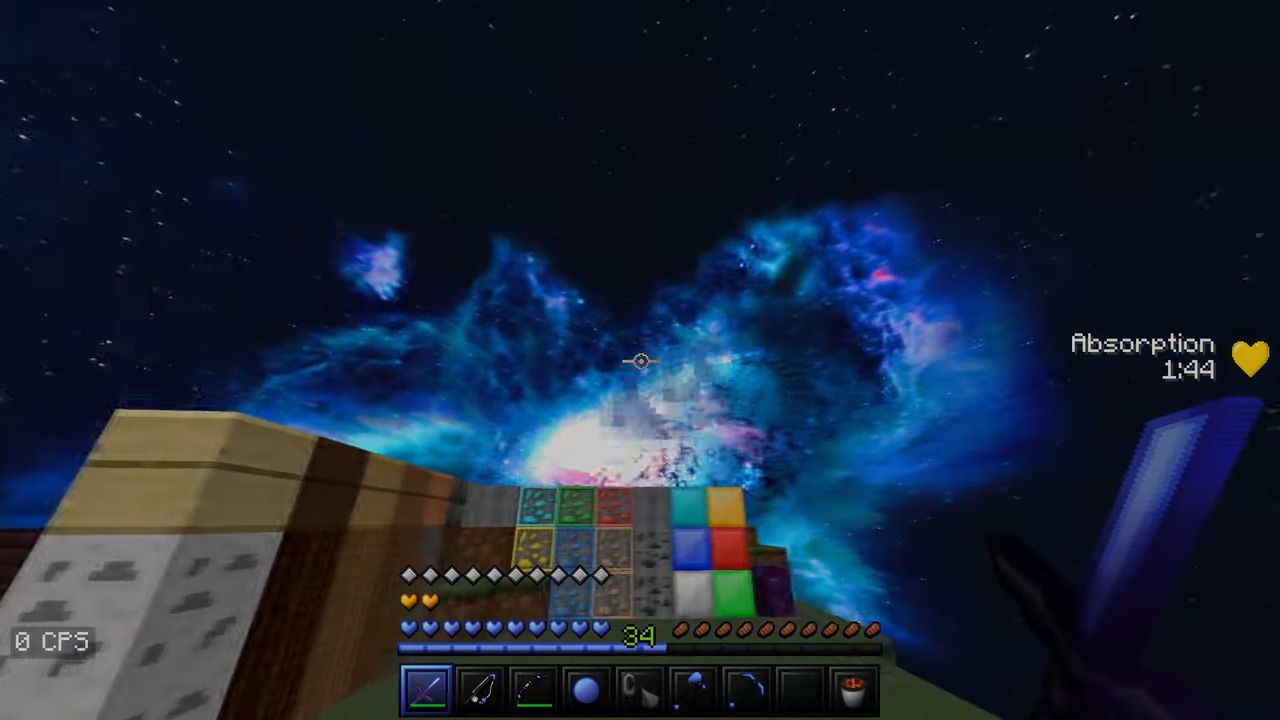The image size is (1280, 720).
Task: Select the bow item in slot seven
Action: pos(745,688)
